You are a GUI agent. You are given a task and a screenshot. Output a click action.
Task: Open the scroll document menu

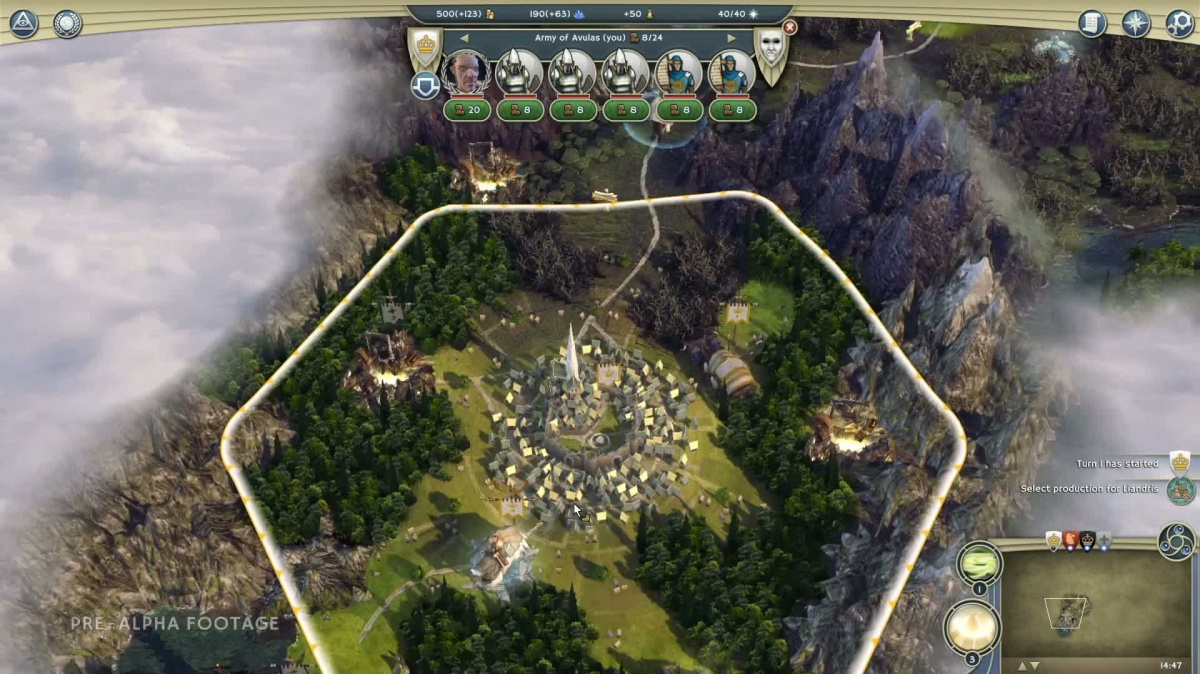(1092, 23)
